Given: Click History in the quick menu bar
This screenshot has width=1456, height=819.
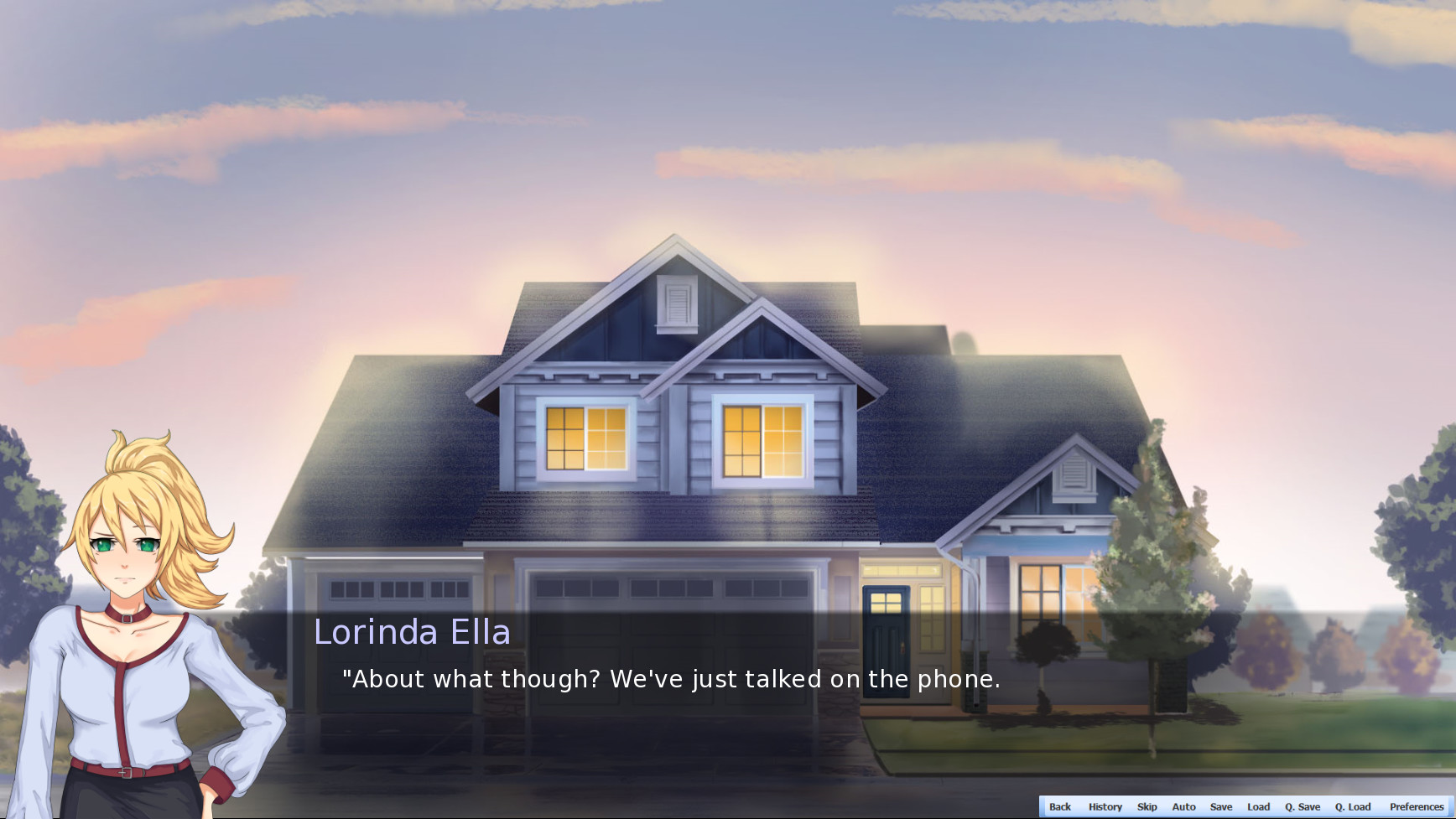Looking at the screenshot, I should 1105,806.
